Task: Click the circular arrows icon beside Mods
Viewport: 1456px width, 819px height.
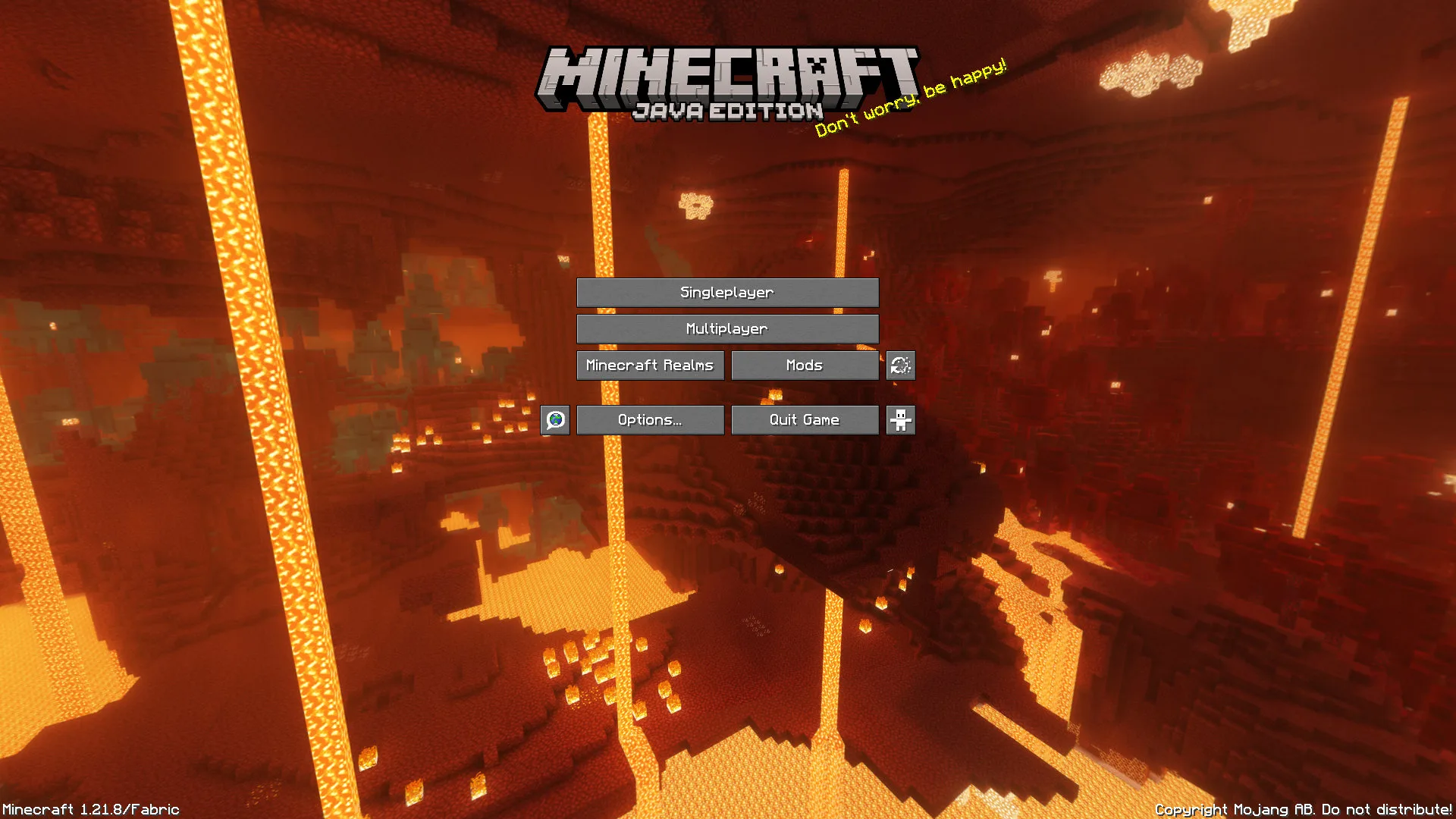Action: 900,365
